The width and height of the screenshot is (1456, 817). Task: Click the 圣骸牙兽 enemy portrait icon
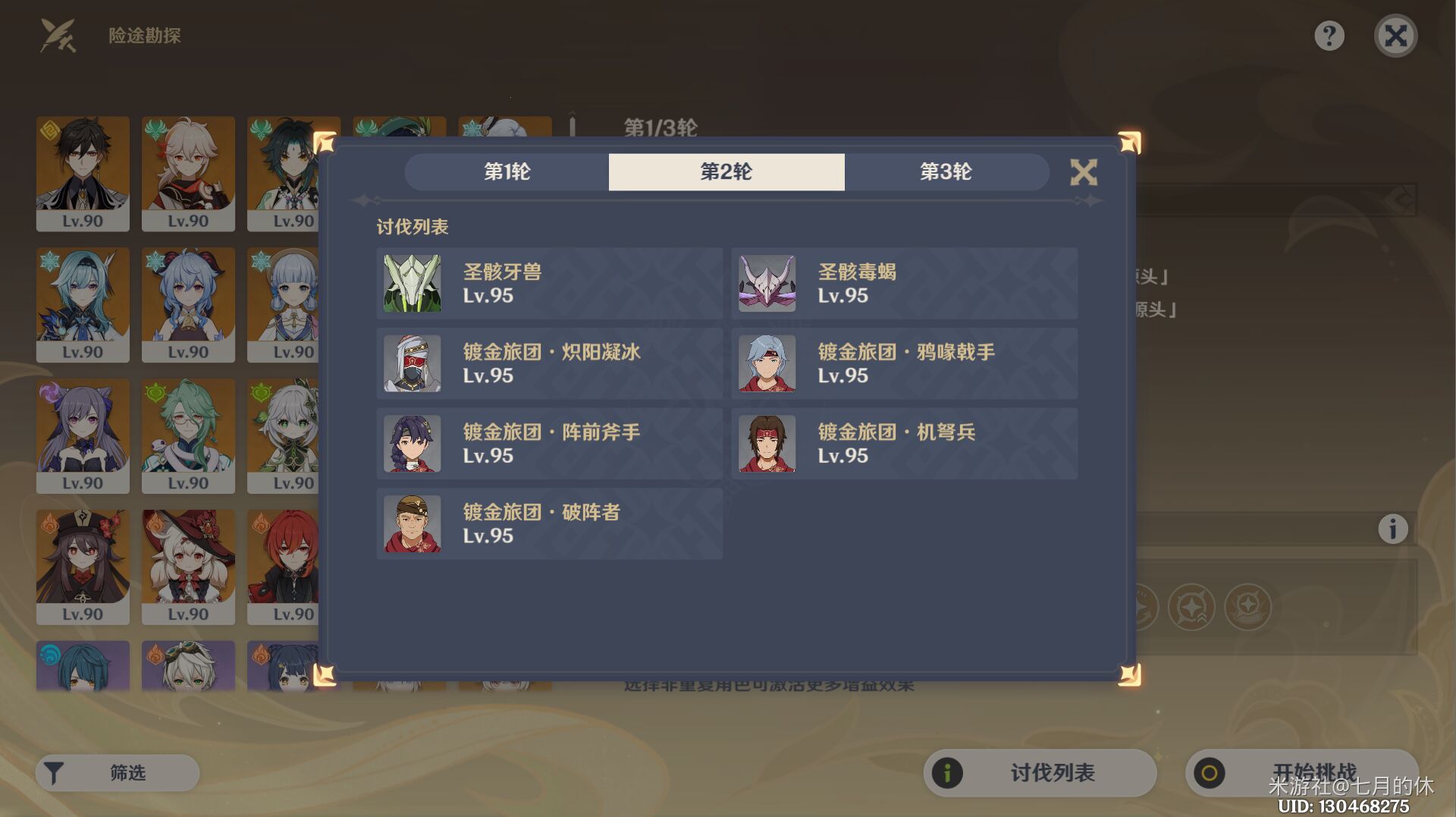[x=412, y=284]
